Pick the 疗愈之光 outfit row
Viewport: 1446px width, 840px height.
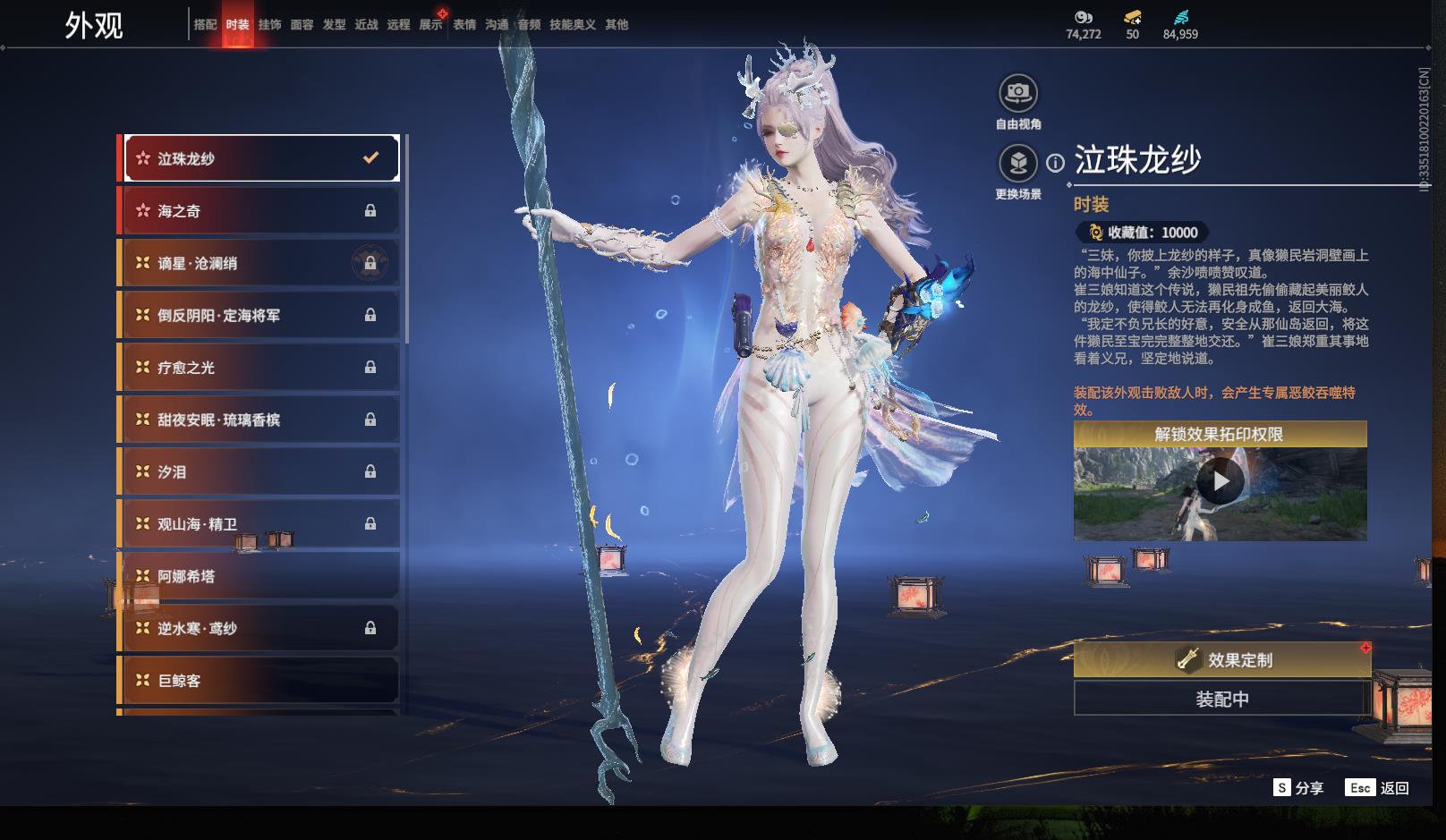[x=259, y=368]
